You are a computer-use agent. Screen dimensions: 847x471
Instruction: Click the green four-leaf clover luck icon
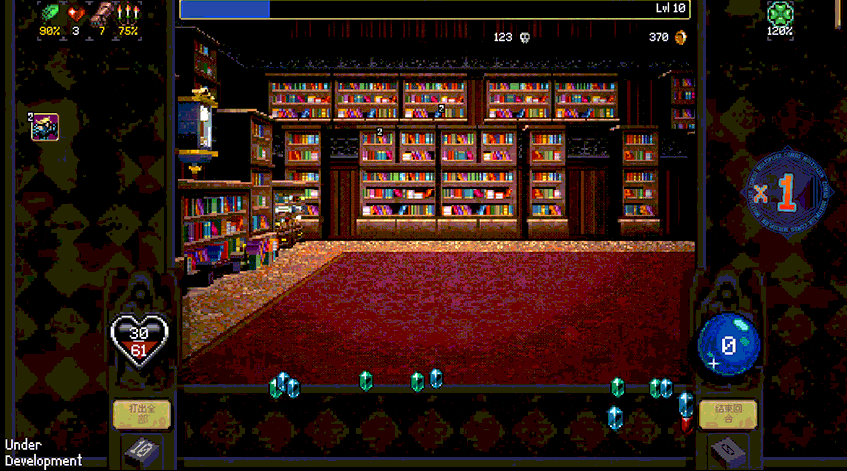[780, 14]
